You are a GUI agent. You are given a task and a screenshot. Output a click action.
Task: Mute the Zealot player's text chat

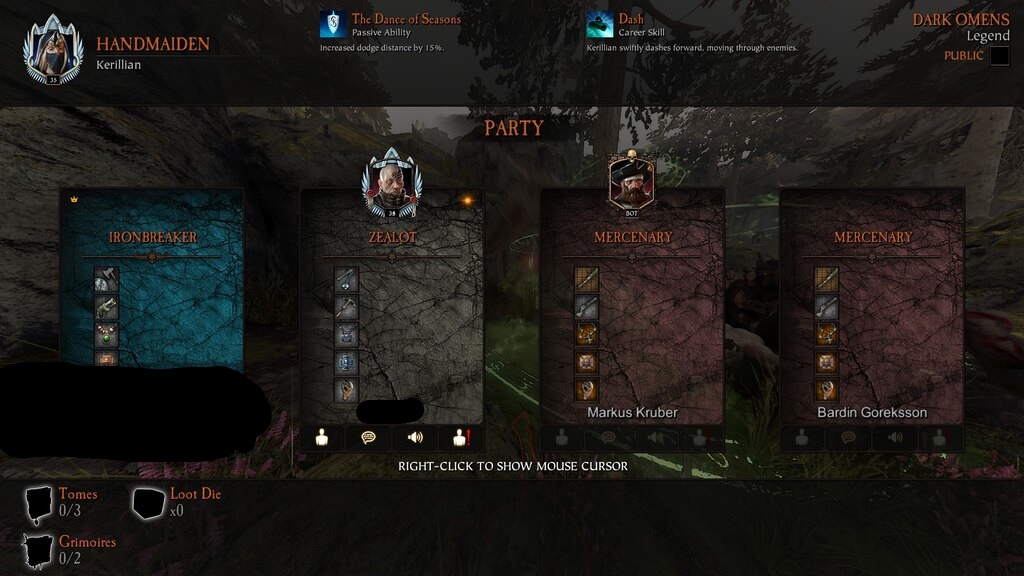point(368,437)
